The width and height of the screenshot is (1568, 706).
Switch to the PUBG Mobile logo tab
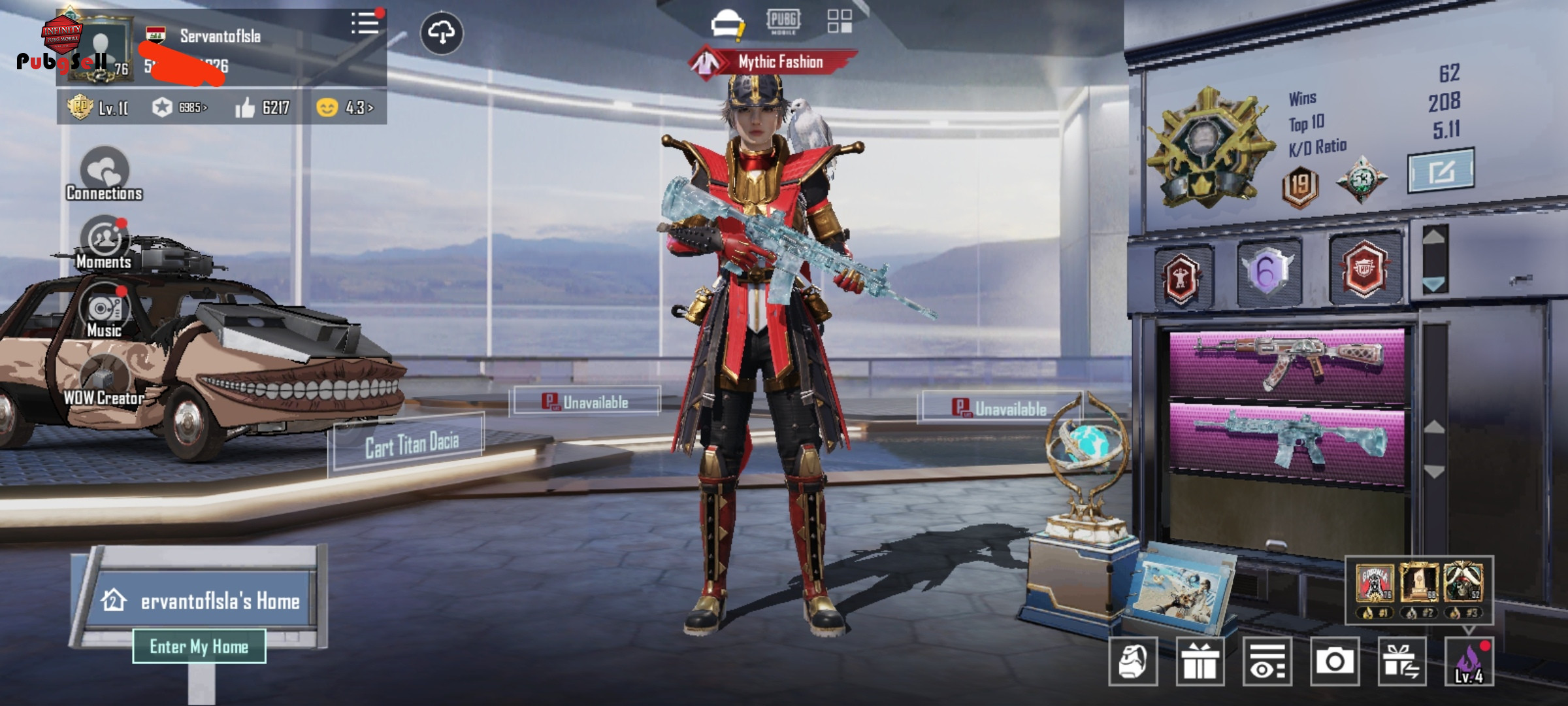(783, 21)
